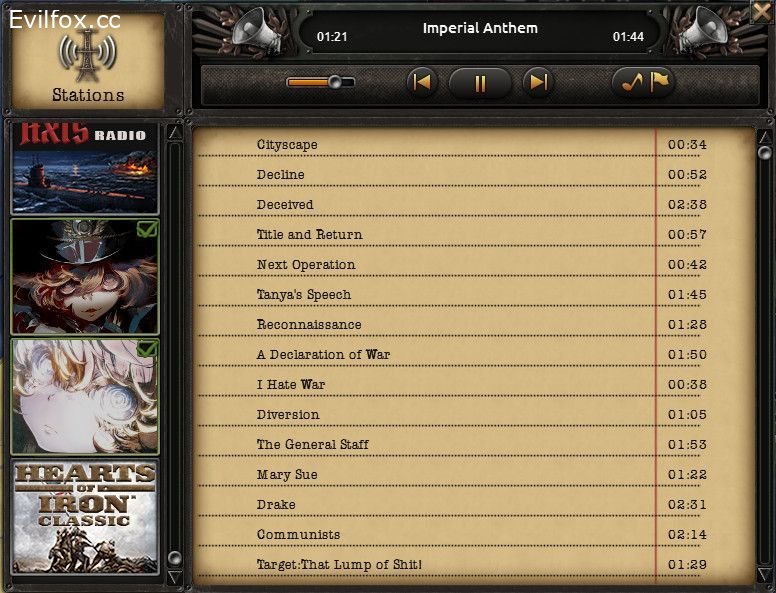The width and height of the screenshot is (776, 593).
Task: Pause the currently playing track
Action: click(x=479, y=83)
